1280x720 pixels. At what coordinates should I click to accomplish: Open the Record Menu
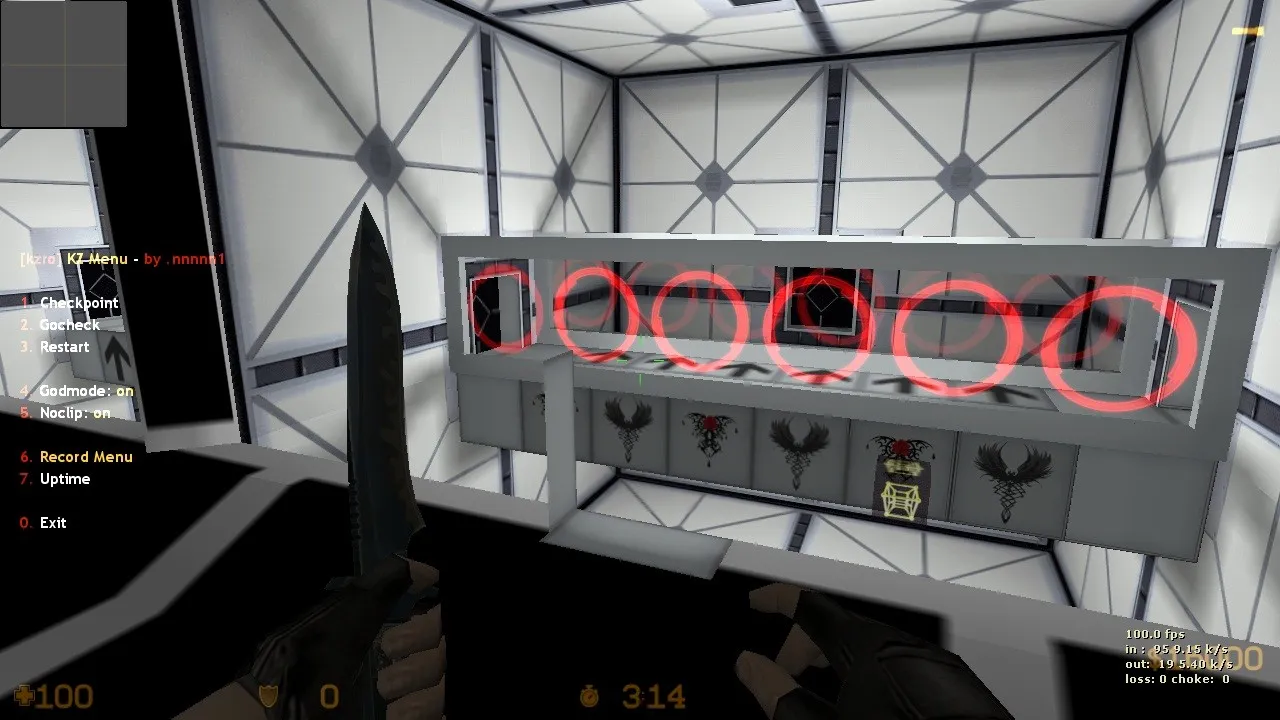pos(86,457)
